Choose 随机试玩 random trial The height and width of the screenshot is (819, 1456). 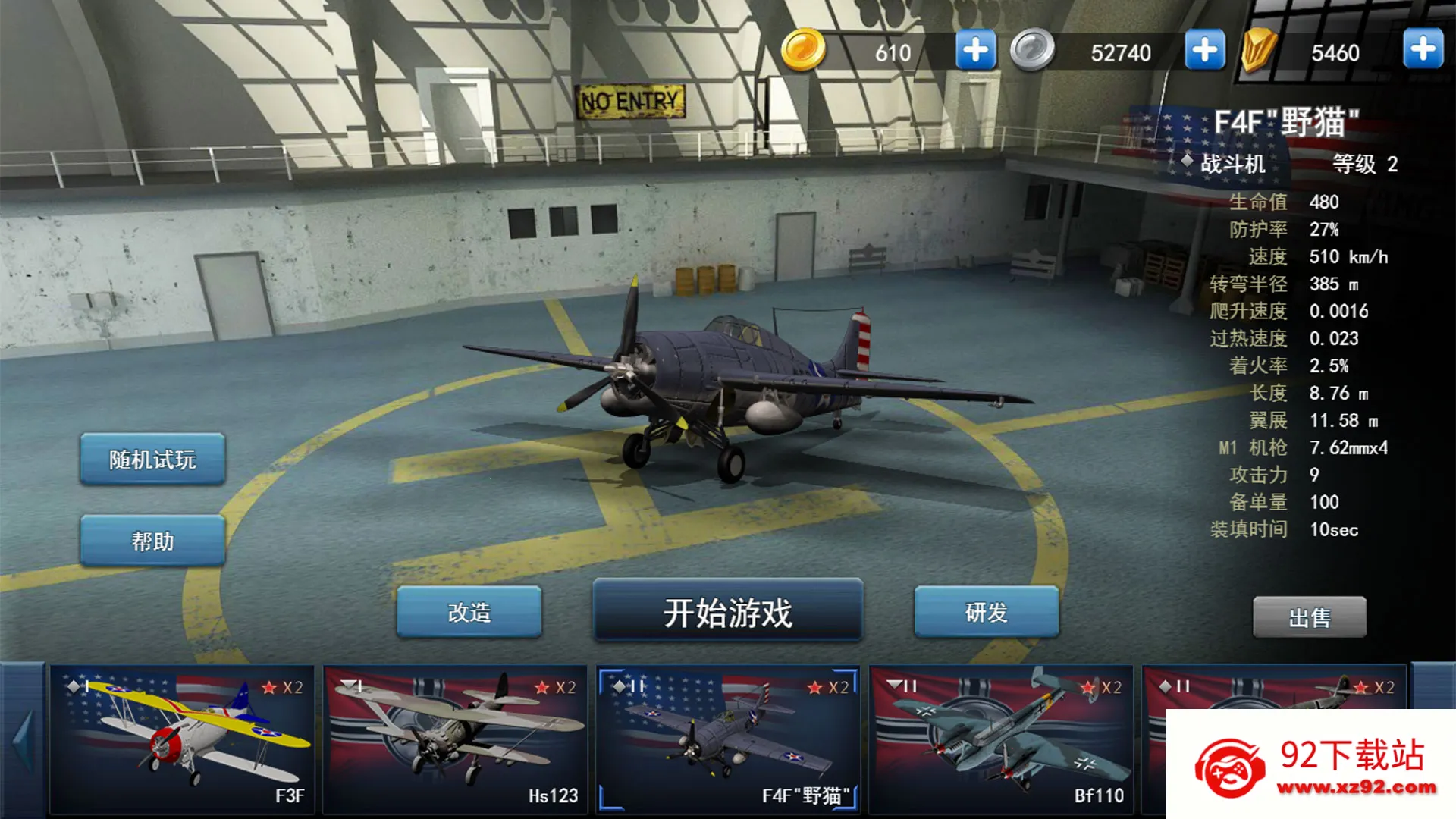[152, 460]
